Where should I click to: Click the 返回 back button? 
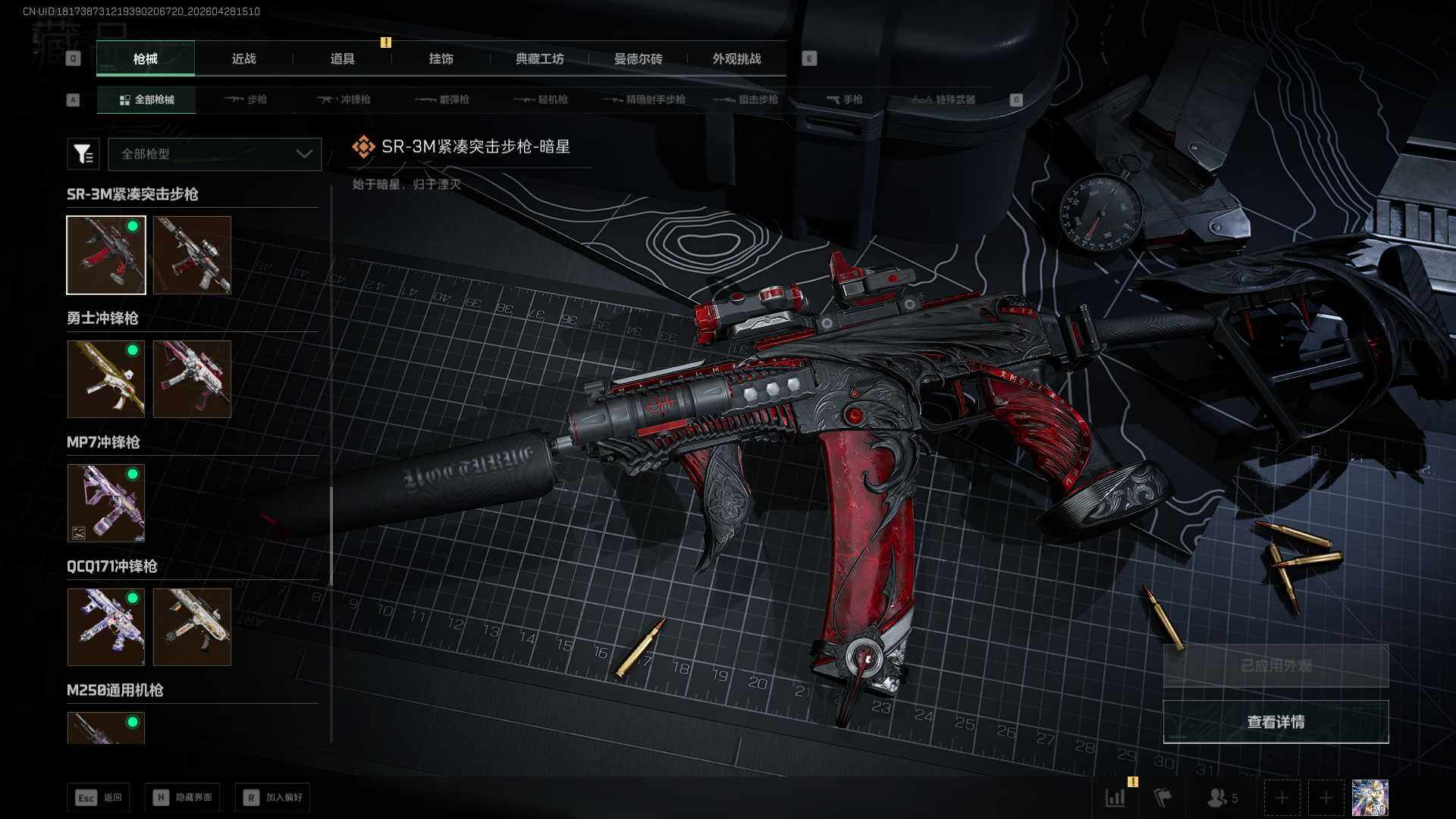pyautogui.click(x=98, y=797)
